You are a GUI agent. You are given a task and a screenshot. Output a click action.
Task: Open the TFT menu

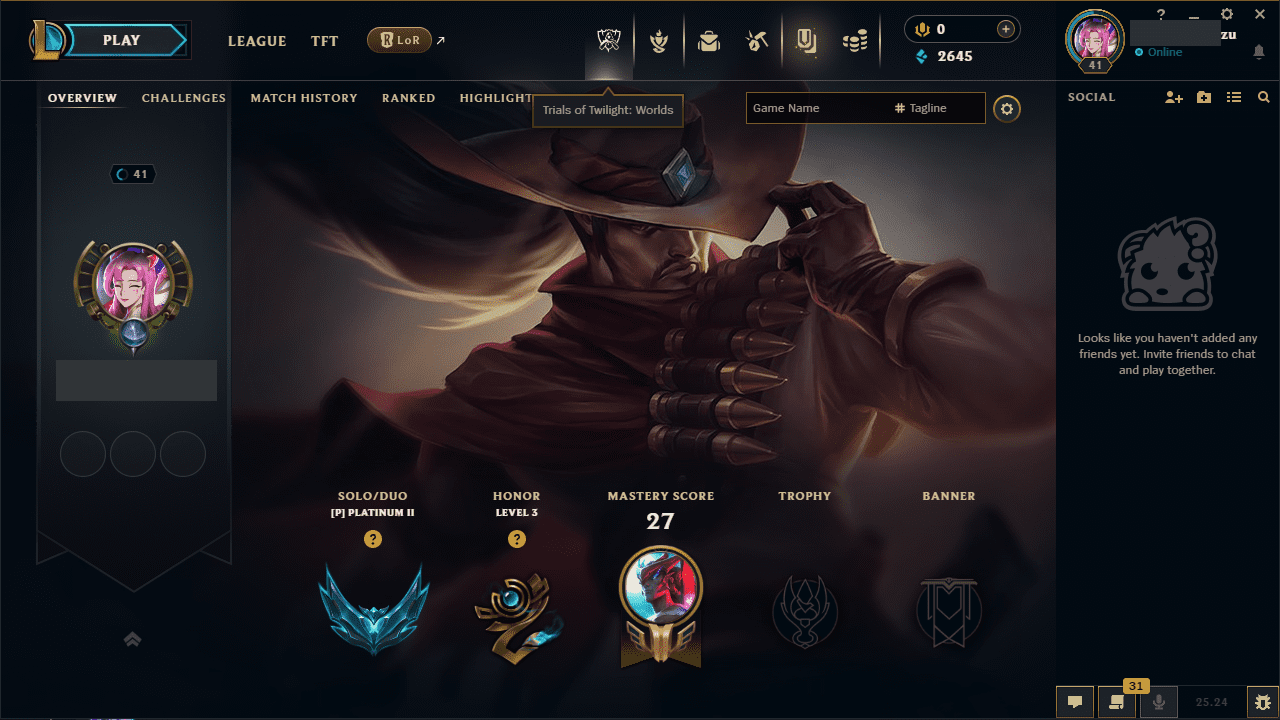324,41
